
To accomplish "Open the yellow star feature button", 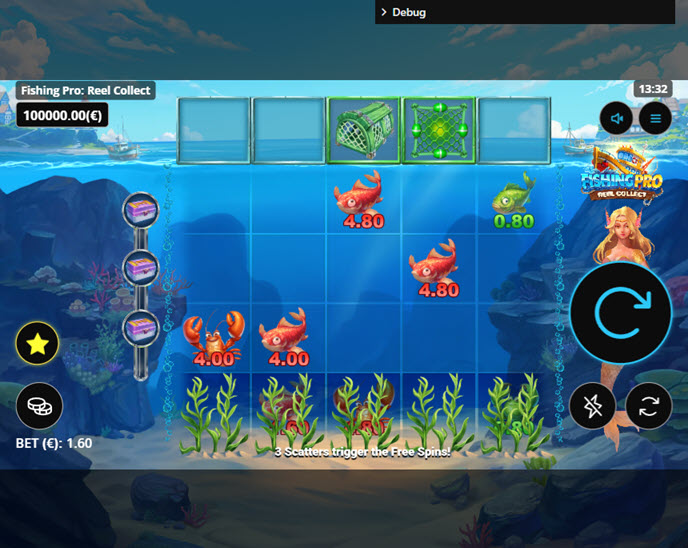I will click(x=38, y=345).
